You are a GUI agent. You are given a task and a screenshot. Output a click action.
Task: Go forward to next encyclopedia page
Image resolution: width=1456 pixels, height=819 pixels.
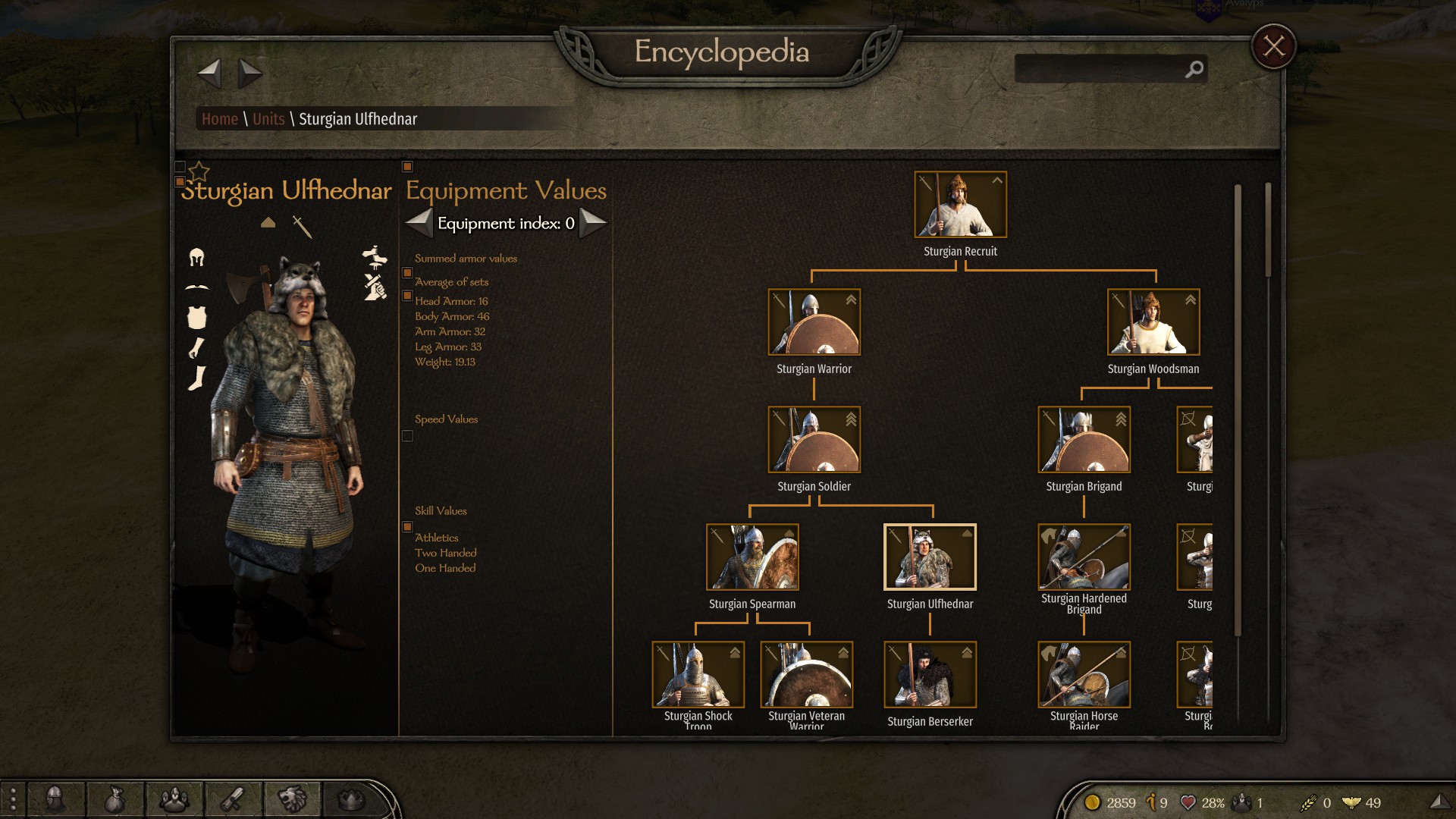[x=249, y=74]
